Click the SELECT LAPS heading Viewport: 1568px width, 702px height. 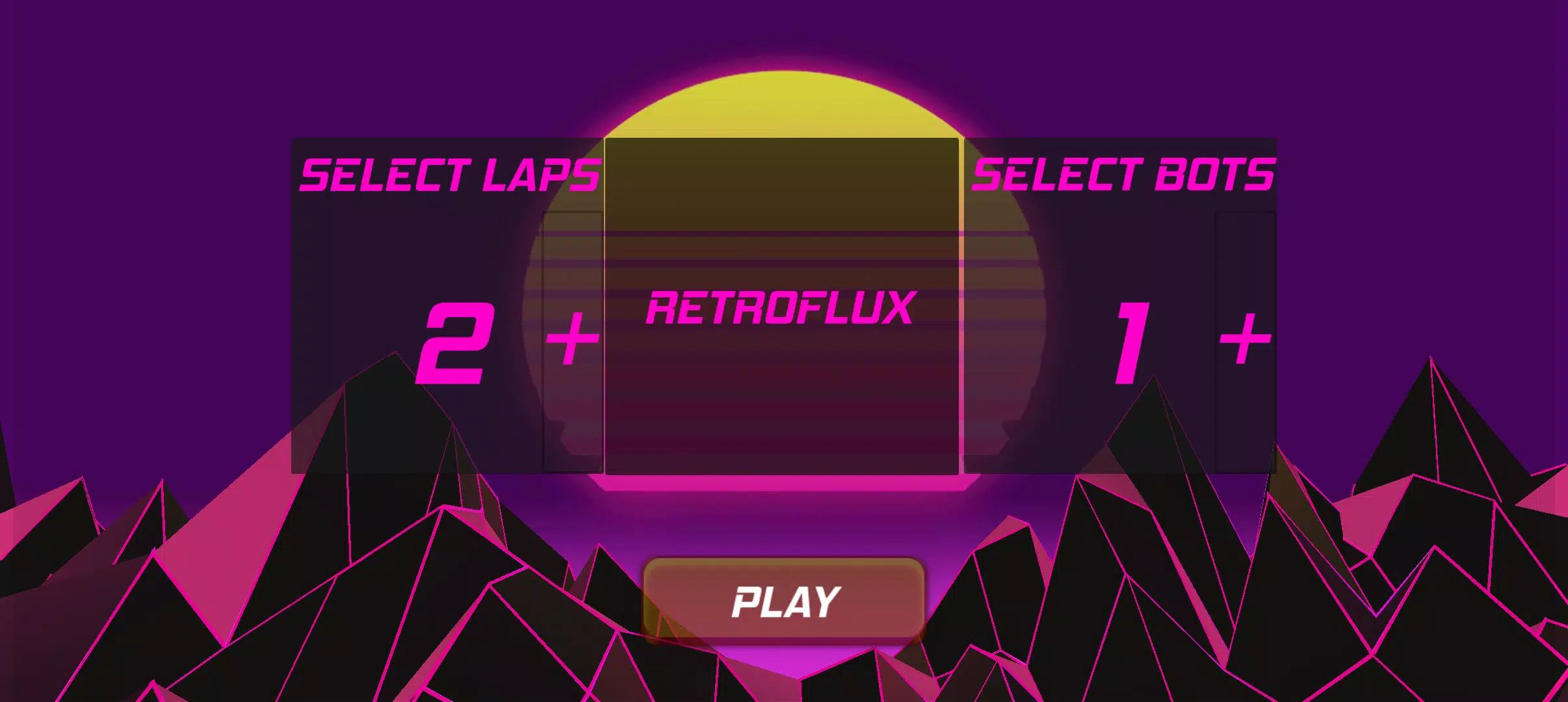pos(449,172)
